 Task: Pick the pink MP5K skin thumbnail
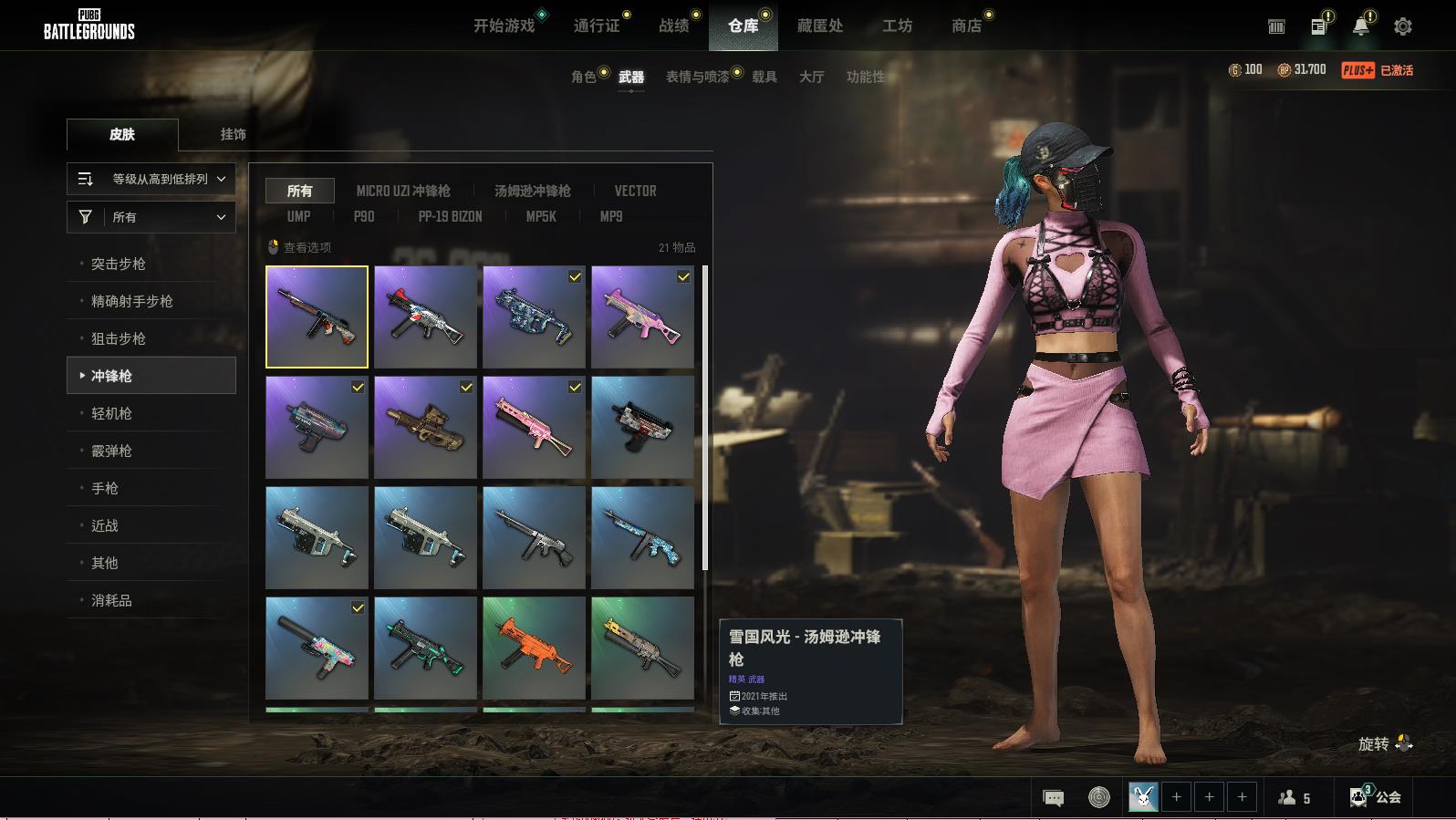(x=642, y=317)
